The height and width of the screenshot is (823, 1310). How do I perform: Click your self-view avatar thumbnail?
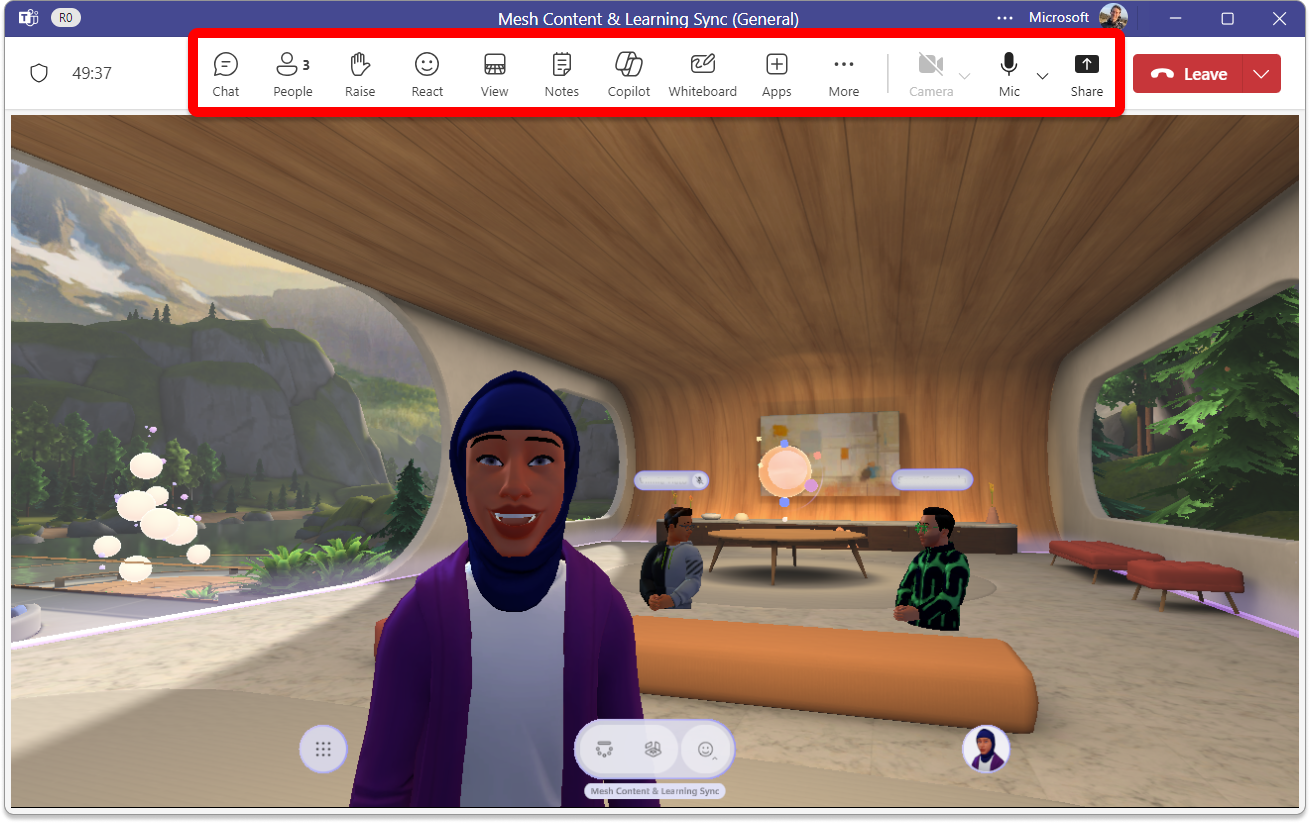[986, 748]
